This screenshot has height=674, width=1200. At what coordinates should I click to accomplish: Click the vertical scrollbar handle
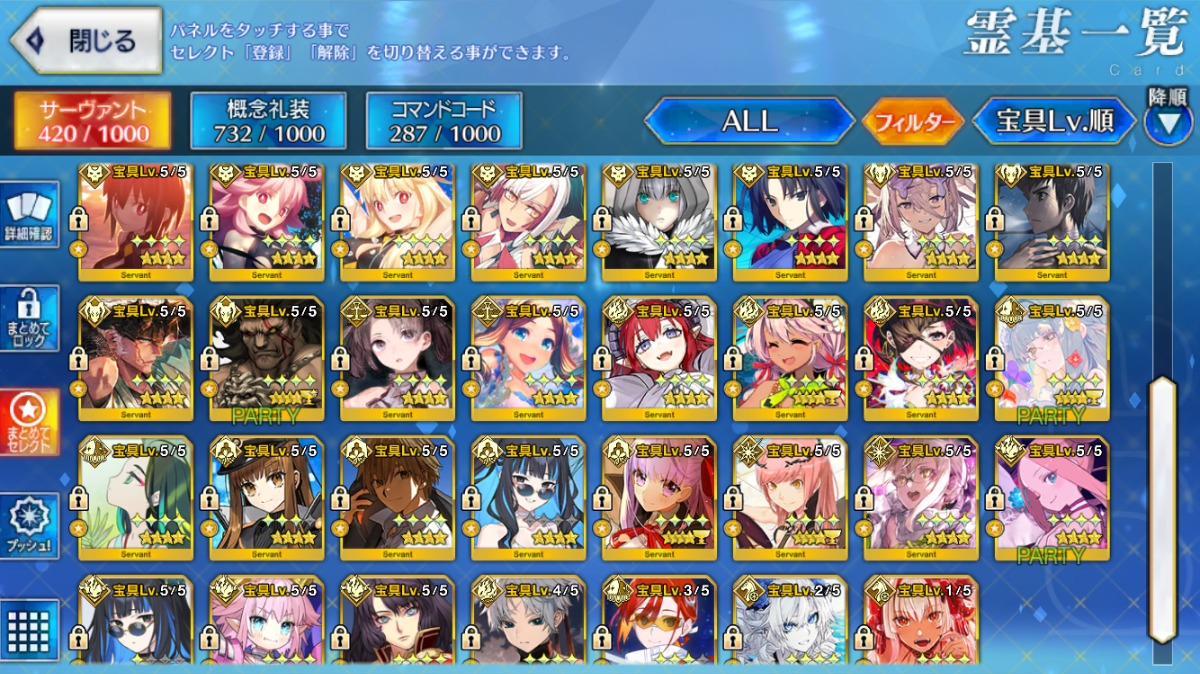pos(1162,510)
